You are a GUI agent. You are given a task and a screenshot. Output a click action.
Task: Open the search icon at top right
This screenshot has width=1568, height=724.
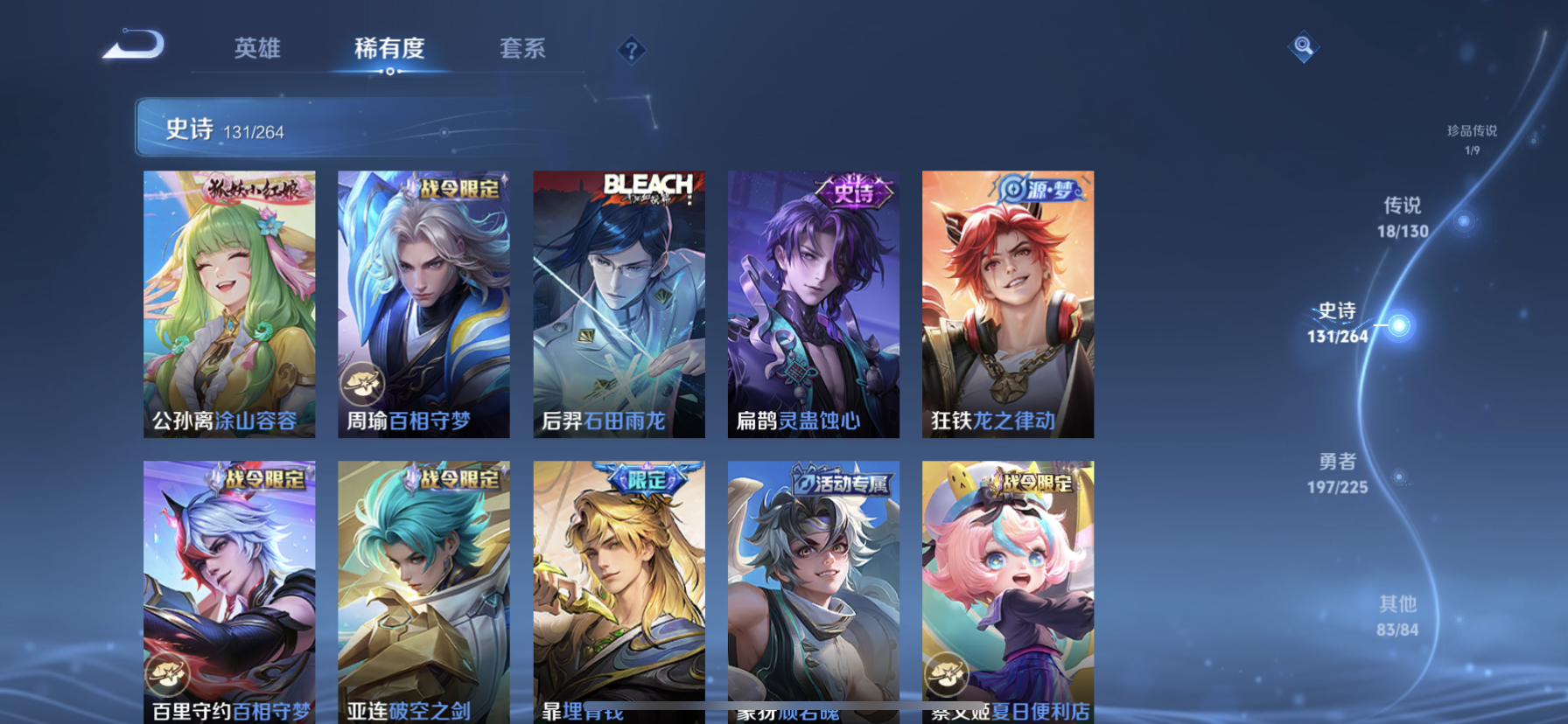pos(1303,46)
